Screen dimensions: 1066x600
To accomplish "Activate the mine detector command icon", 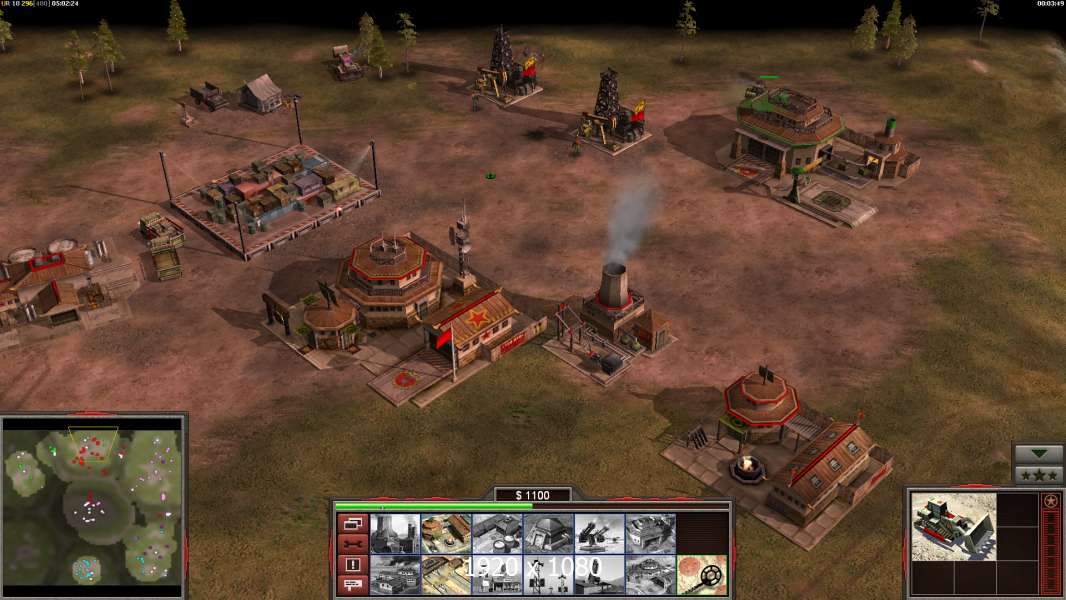I will [x=702, y=574].
